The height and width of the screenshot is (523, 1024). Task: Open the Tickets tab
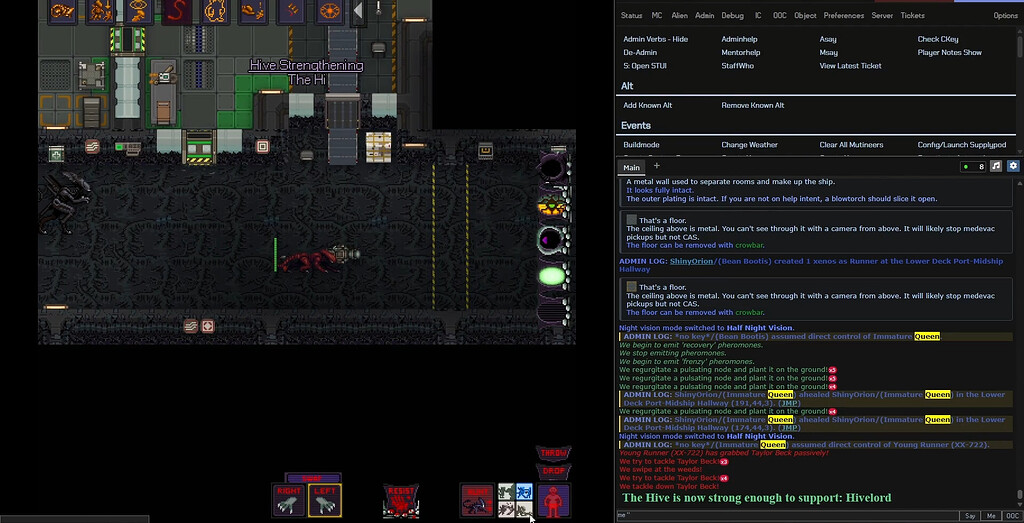[912, 16]
